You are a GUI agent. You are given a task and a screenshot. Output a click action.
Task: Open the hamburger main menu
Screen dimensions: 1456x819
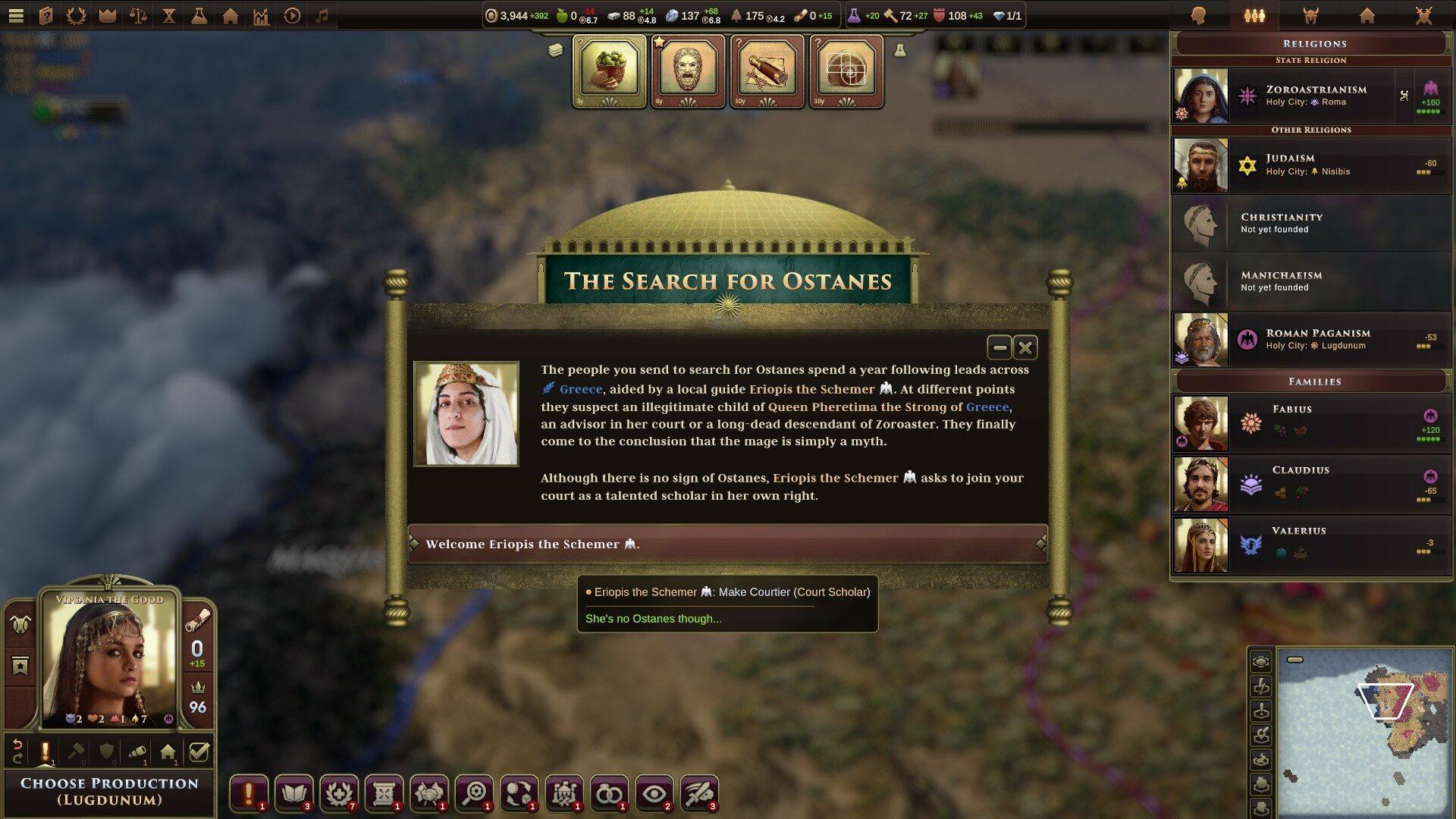16,15
